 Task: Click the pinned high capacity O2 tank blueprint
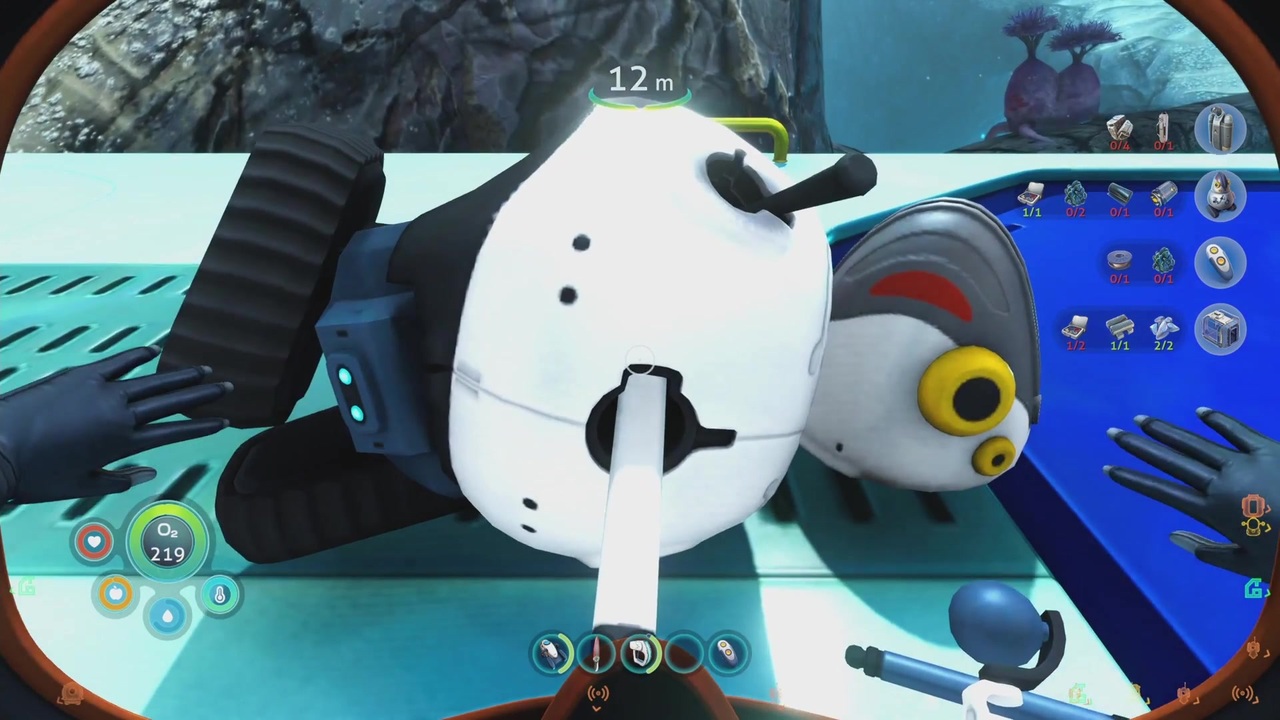coord(1219,130)
